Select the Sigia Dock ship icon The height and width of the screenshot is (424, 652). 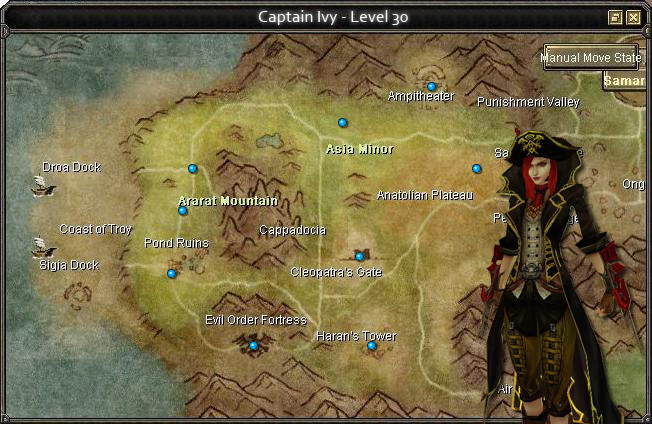(42, 246)
